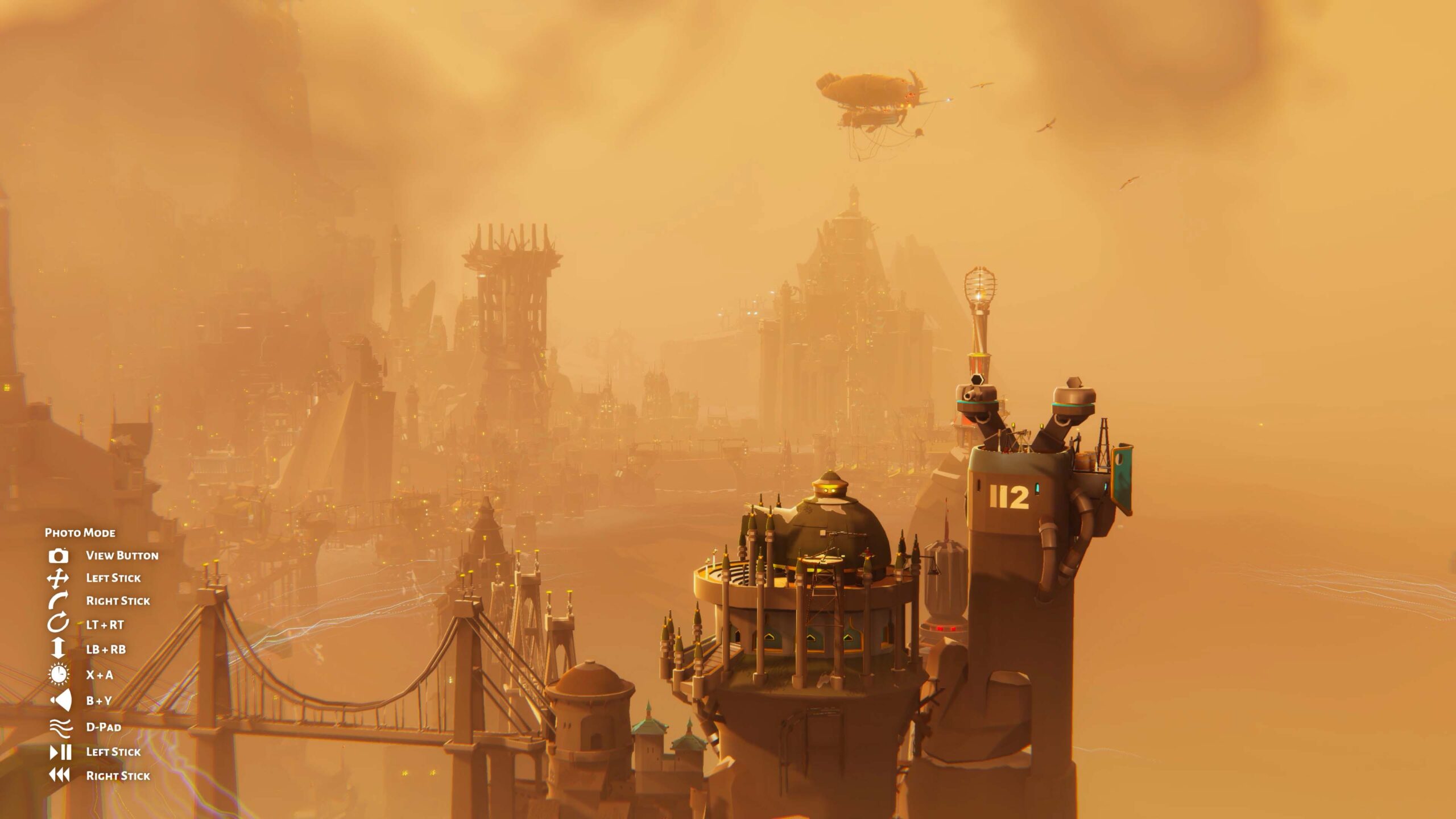The image size is (1456, 819).
Task: Toggle Photo Mode via its header label
Action: [x=81, y=533]
